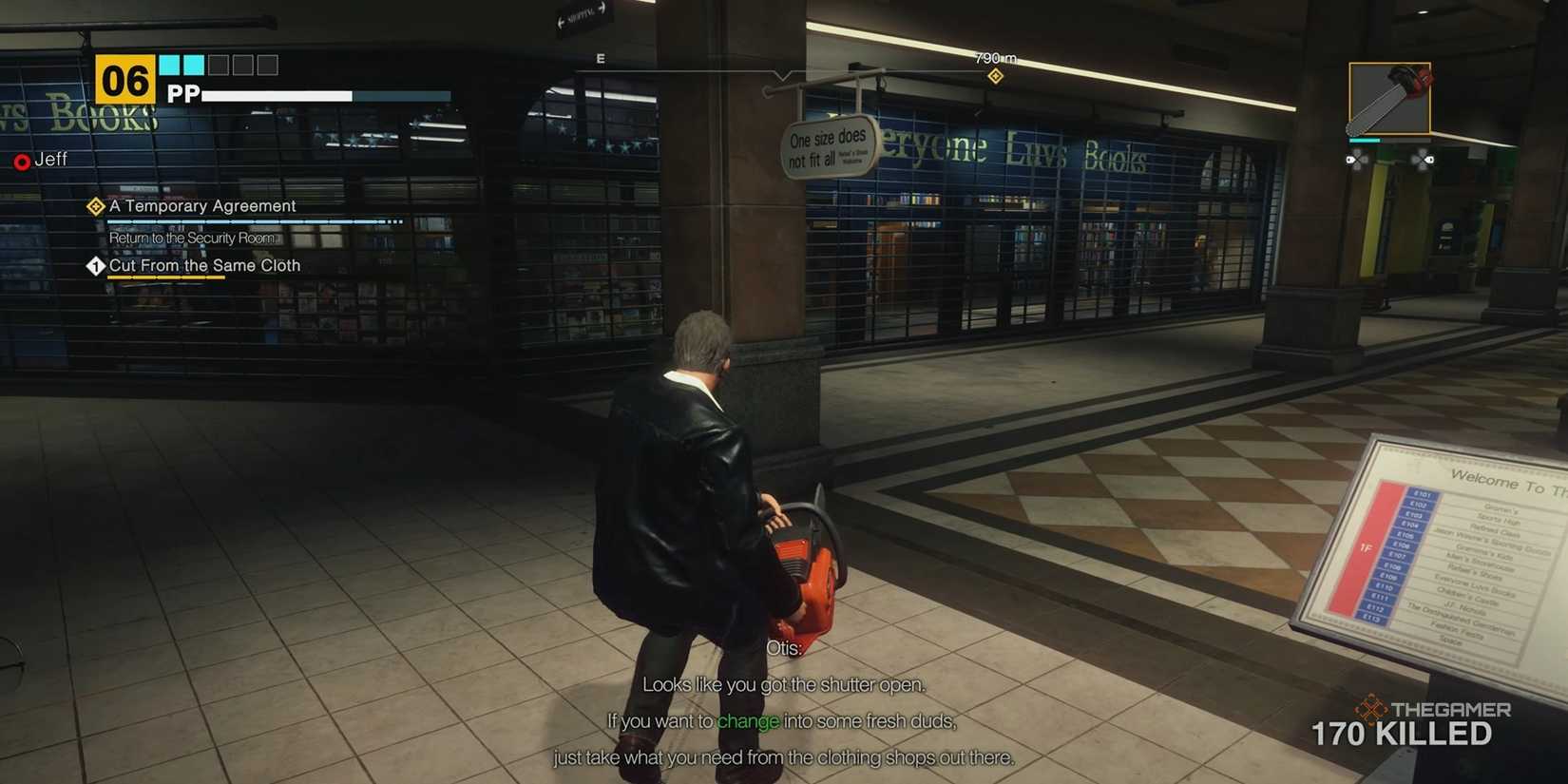
Task: Click the numbered scoop icon beside Cut From the Same Cloth
Action: pos(94,266)
